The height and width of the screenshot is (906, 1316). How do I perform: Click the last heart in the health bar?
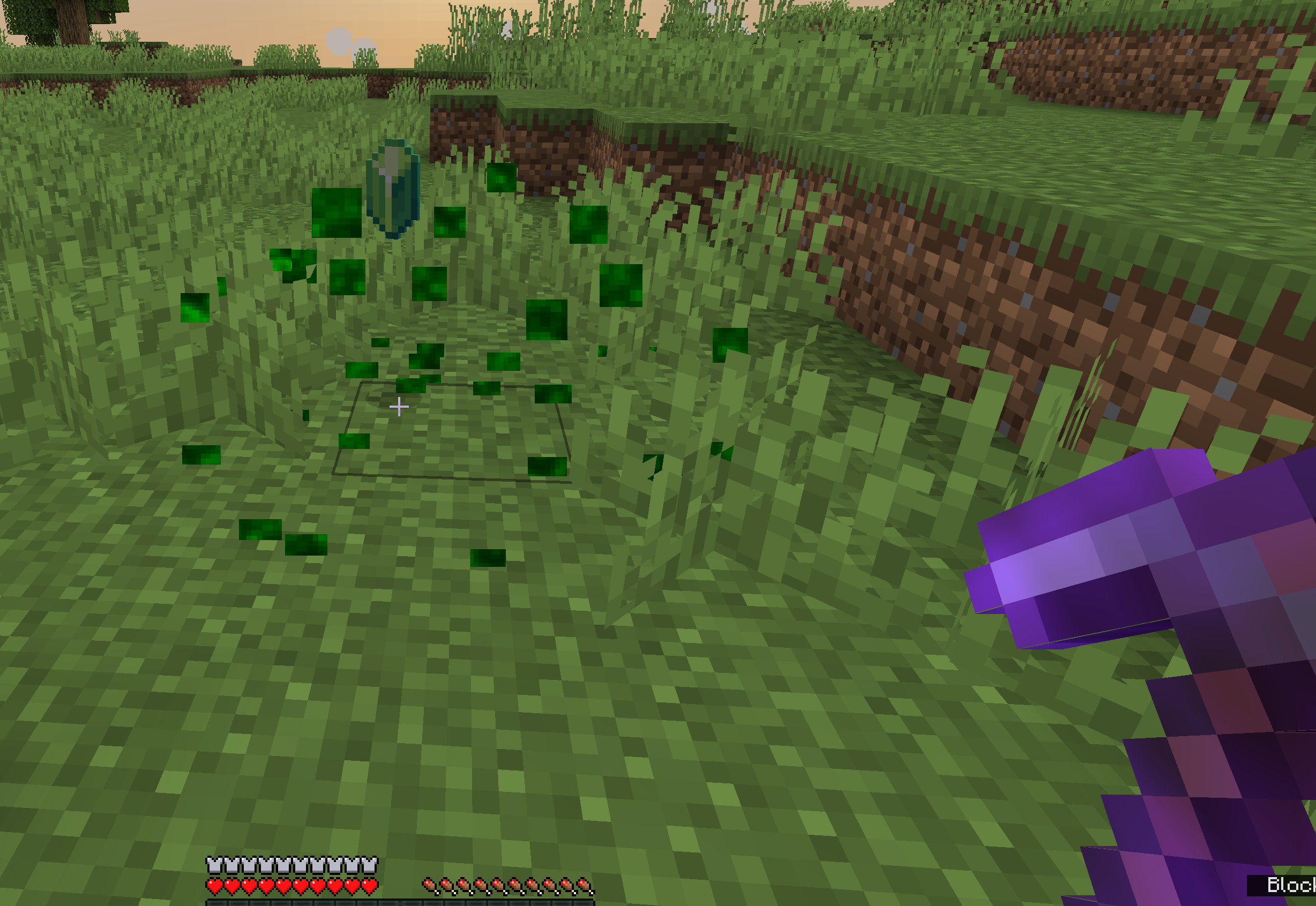pos(369,886)
